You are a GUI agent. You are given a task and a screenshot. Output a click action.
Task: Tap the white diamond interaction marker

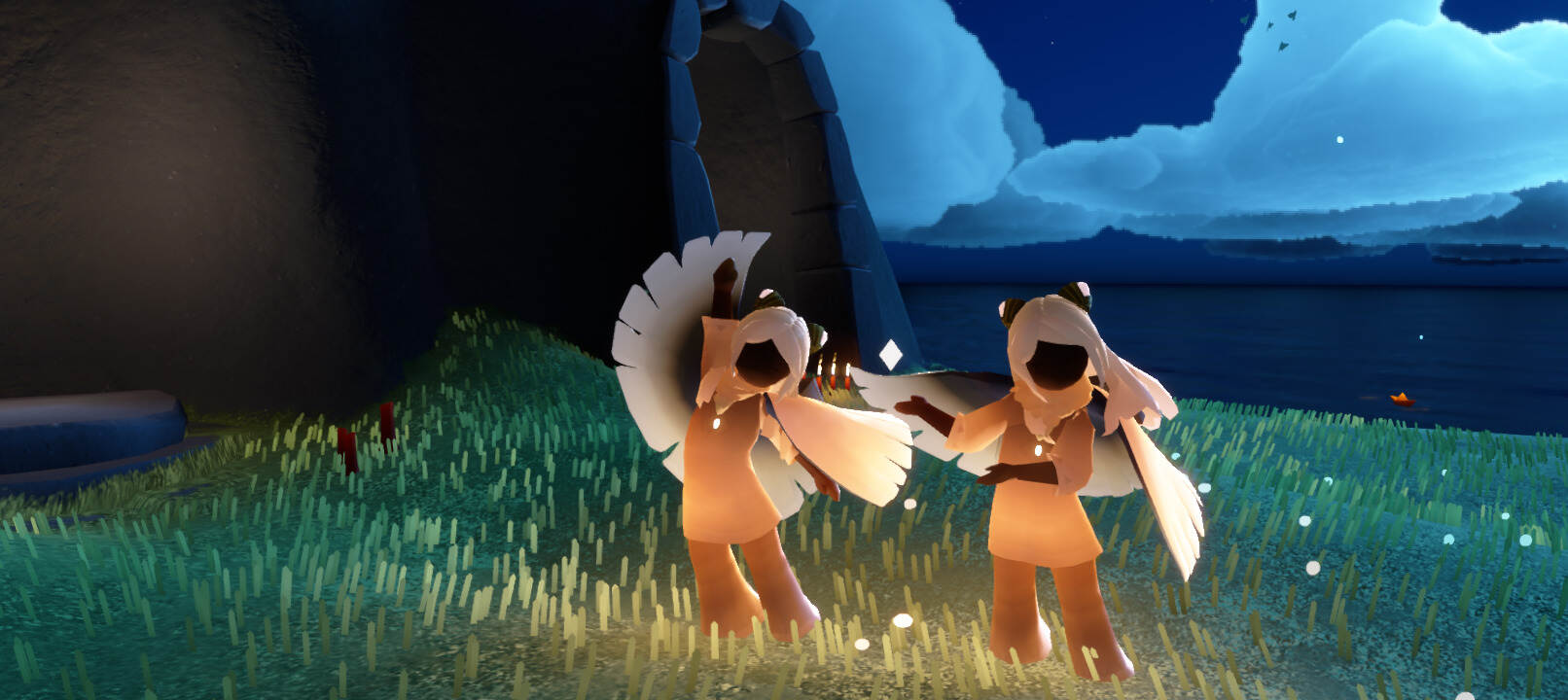pyautogui.click(x=891, y=355)
